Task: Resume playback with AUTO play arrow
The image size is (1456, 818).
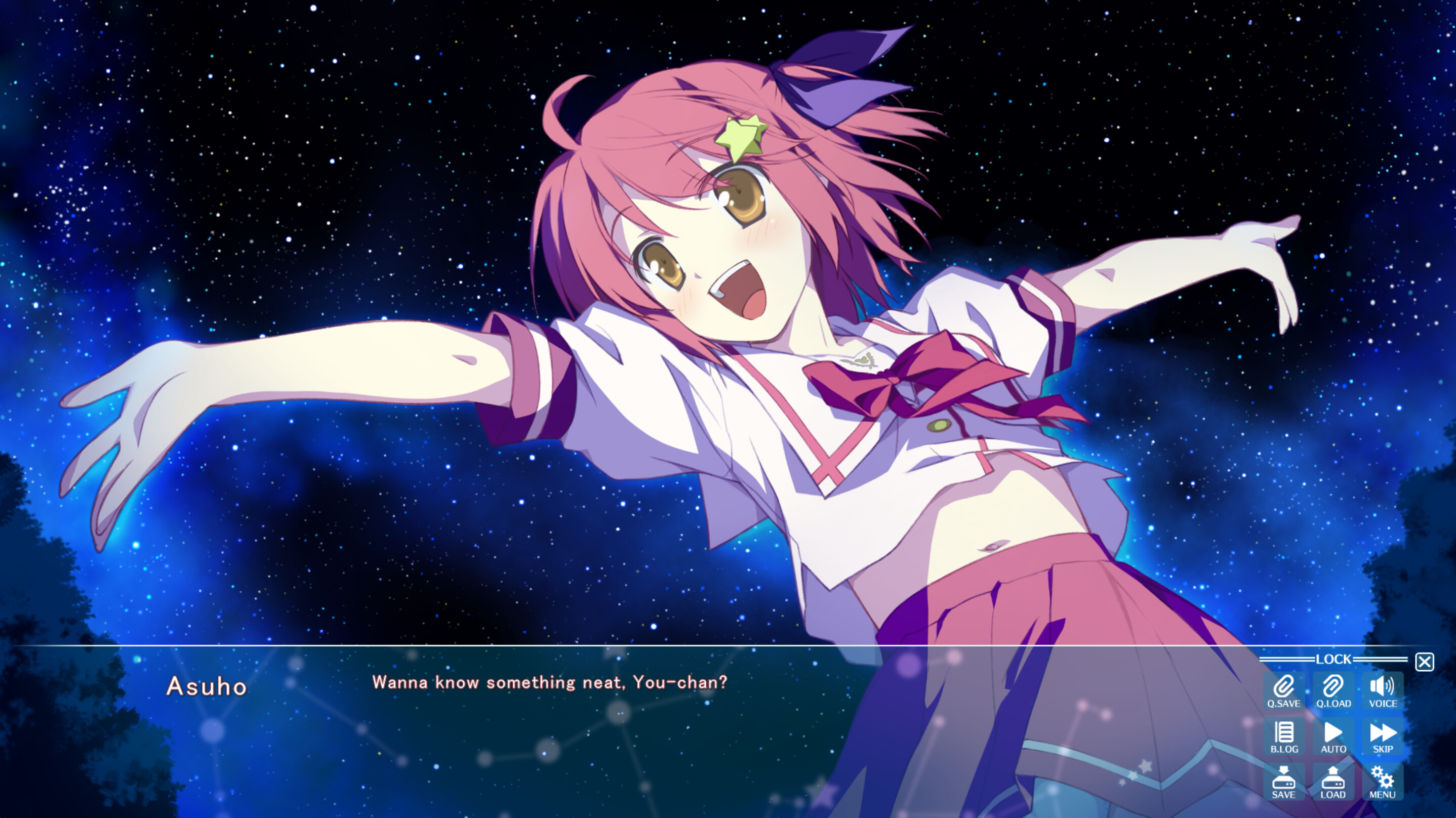Action: click(1333, 733)
